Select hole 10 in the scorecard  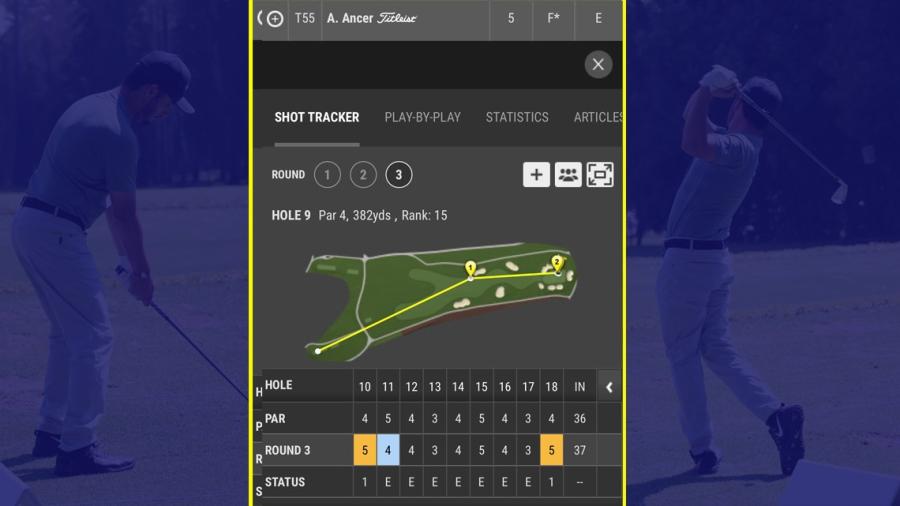coord(365,386)
